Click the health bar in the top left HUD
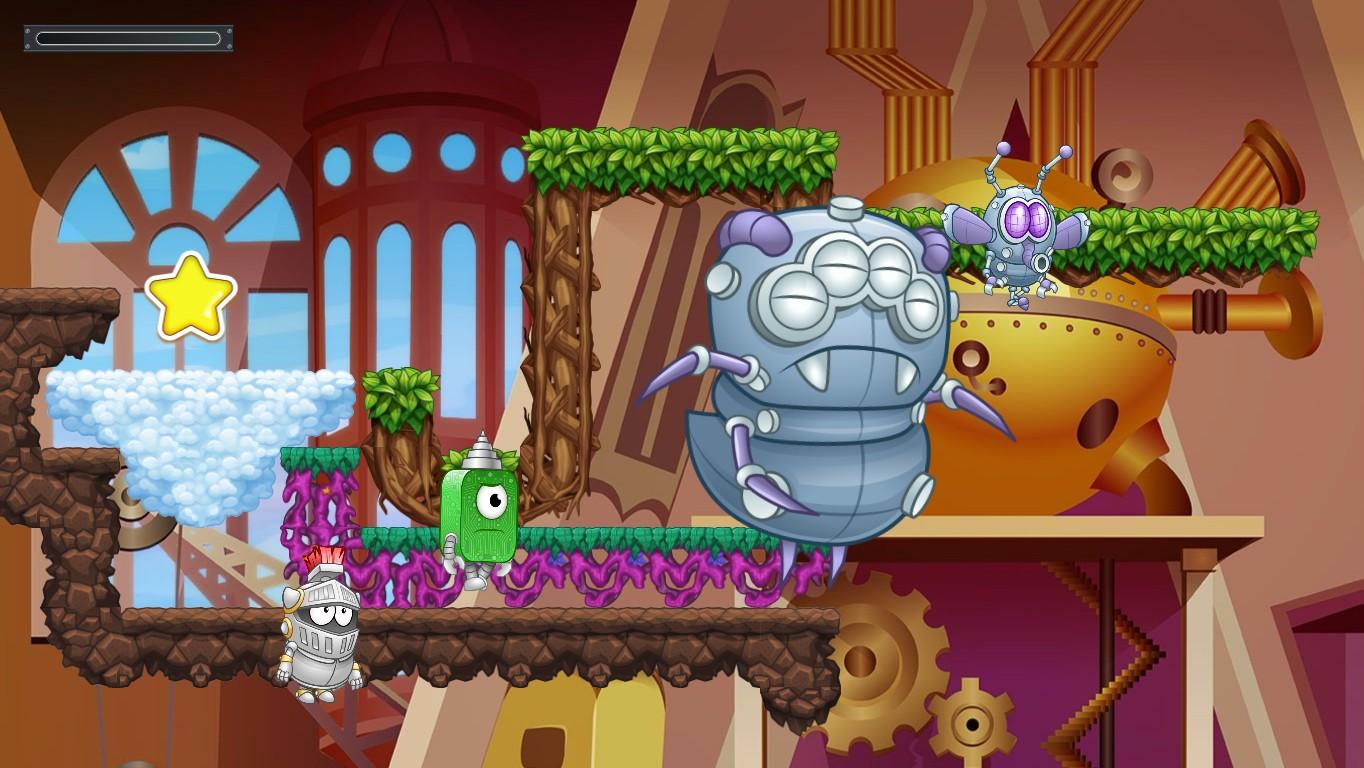 pos(127,38)
